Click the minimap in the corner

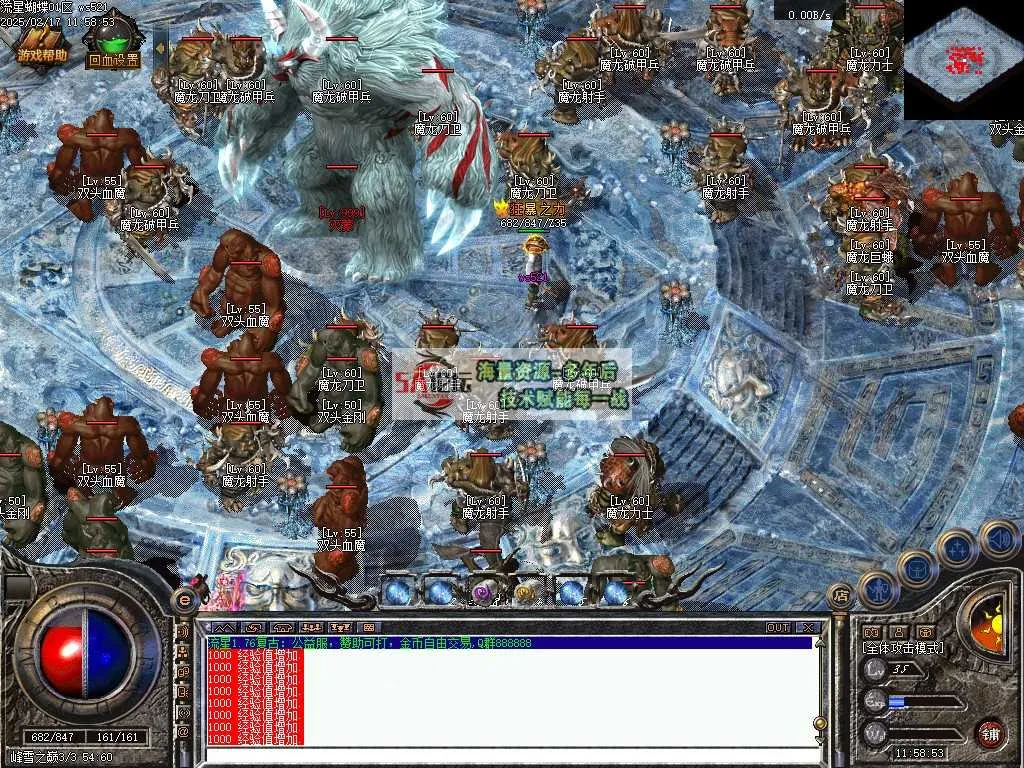coord(963,60)
